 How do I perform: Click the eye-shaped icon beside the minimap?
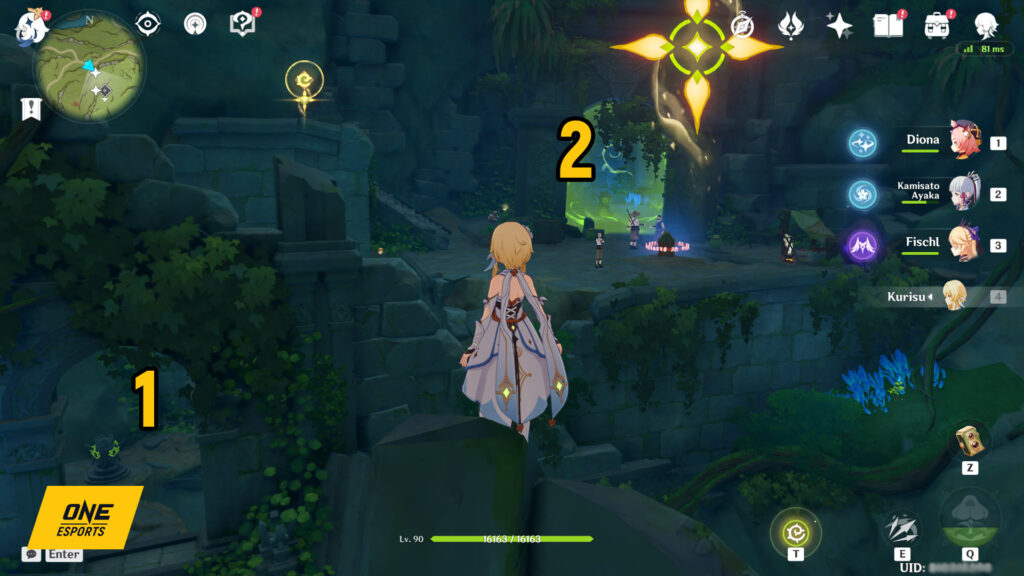coord(148,23)
